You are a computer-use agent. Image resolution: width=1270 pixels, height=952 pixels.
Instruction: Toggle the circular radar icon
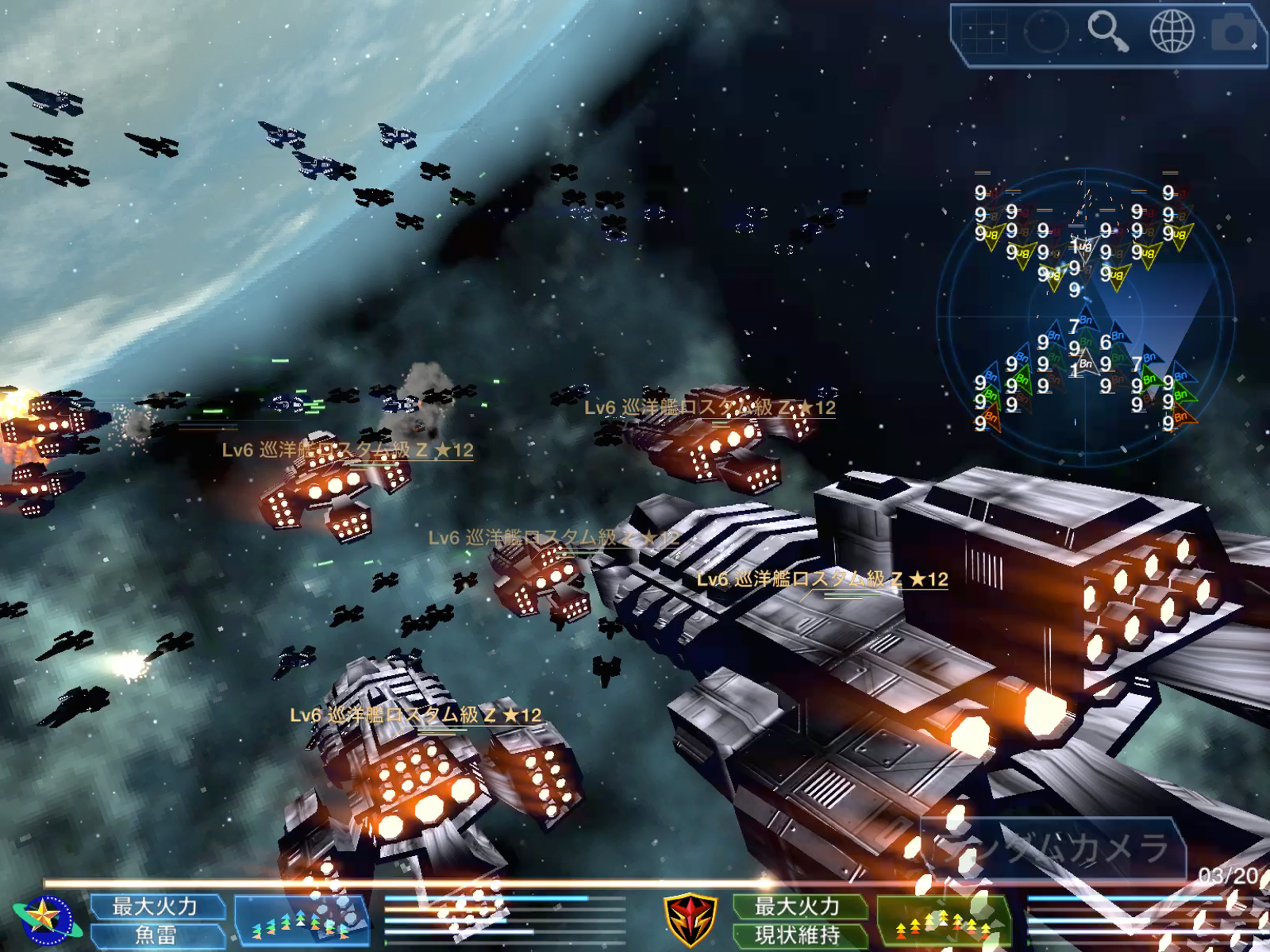1046,32
